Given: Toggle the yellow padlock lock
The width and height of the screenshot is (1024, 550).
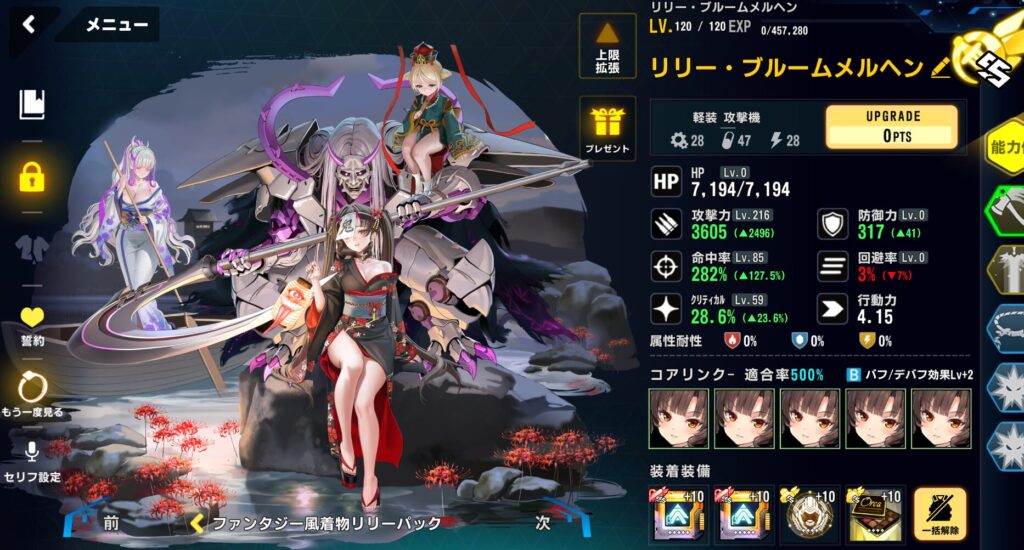Looking at the screenshot, I should click(x=33, y=178).
